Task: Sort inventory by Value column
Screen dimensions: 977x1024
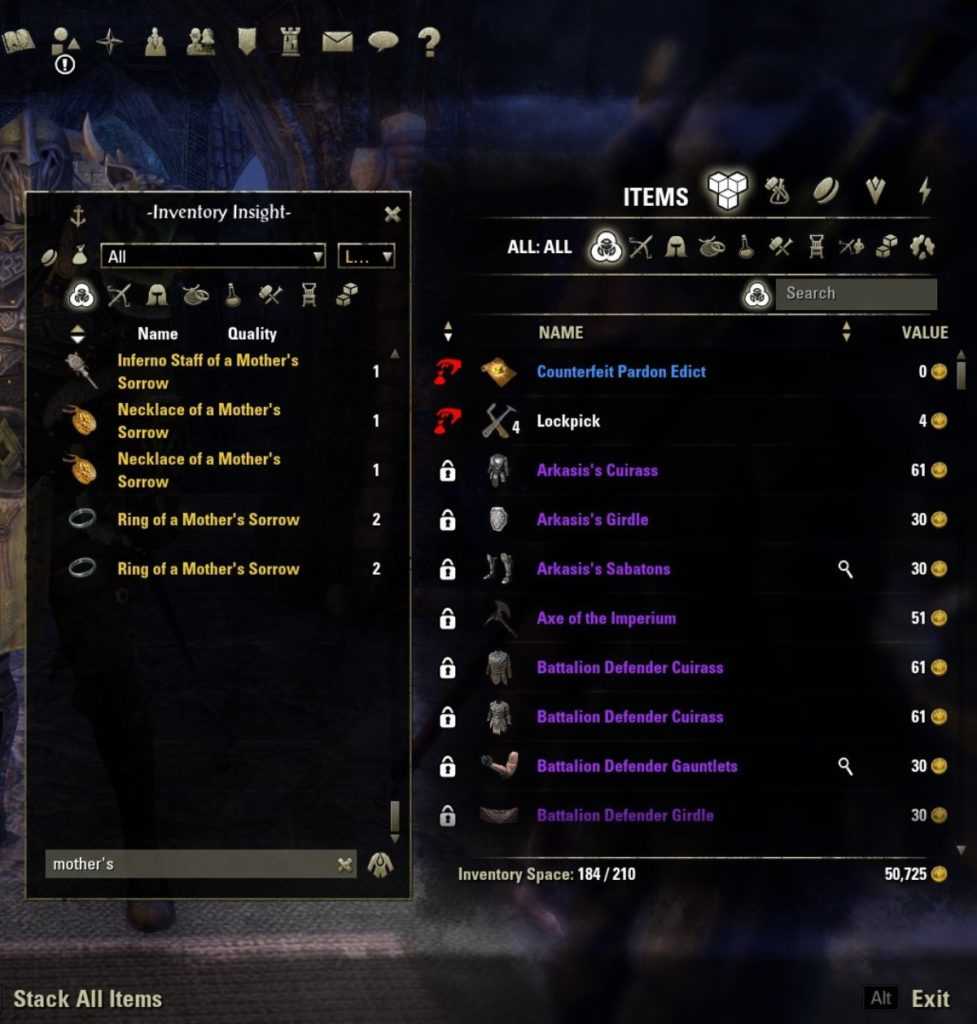Action: click(924, 333)
